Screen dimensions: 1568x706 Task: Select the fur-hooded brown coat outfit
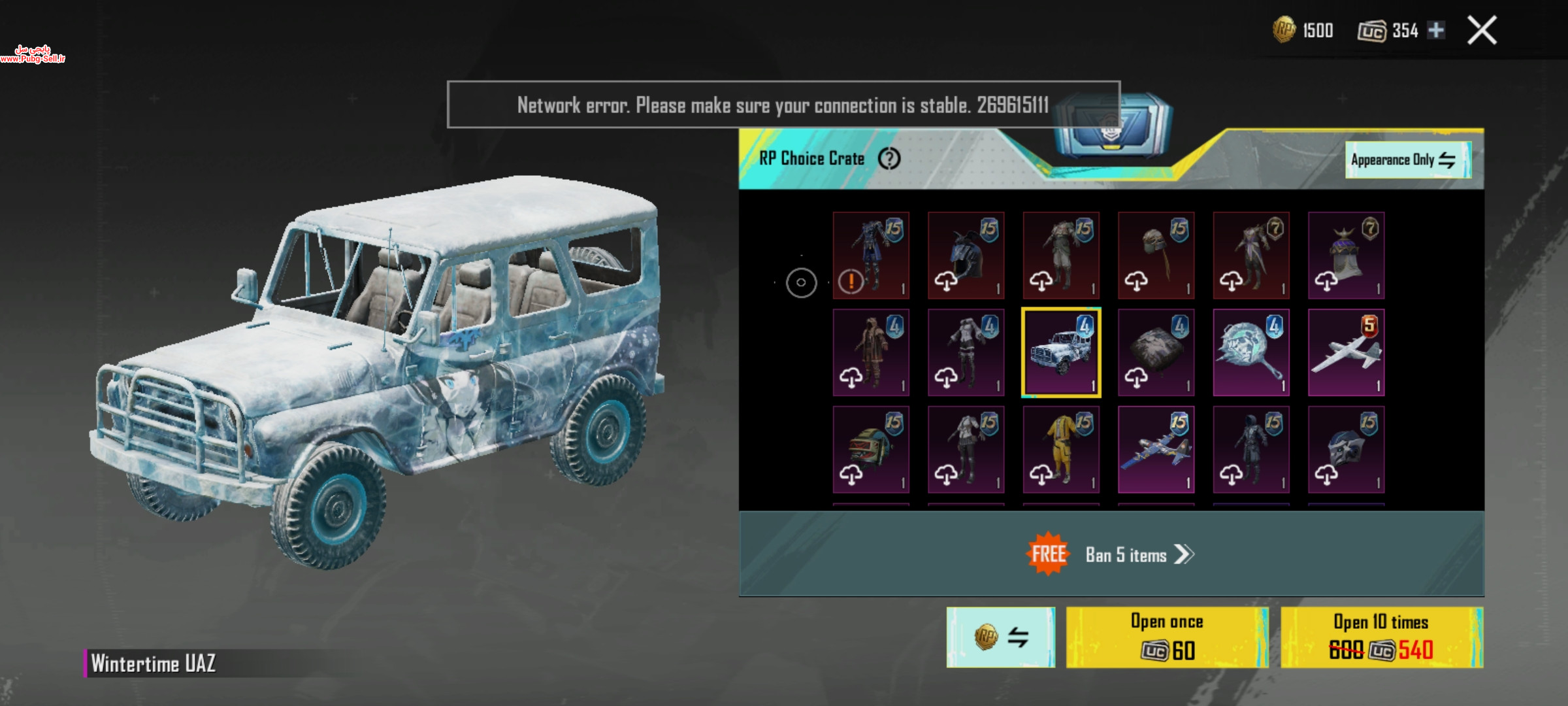tap(871, 353)
